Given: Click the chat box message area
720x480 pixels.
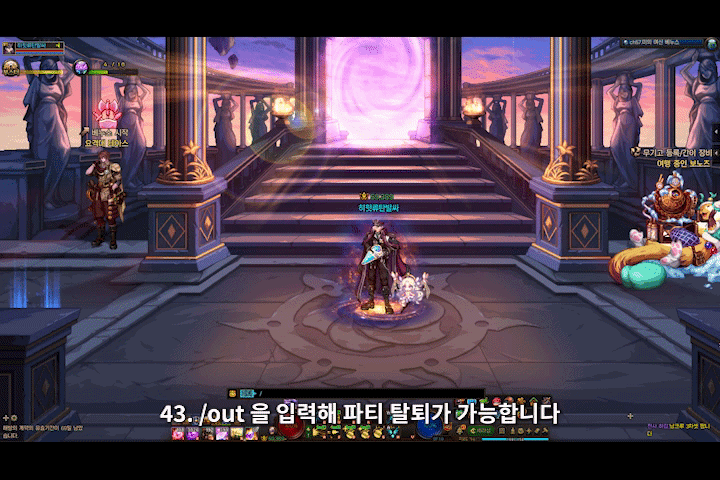Looking at the screenshot, I should 40,430.
